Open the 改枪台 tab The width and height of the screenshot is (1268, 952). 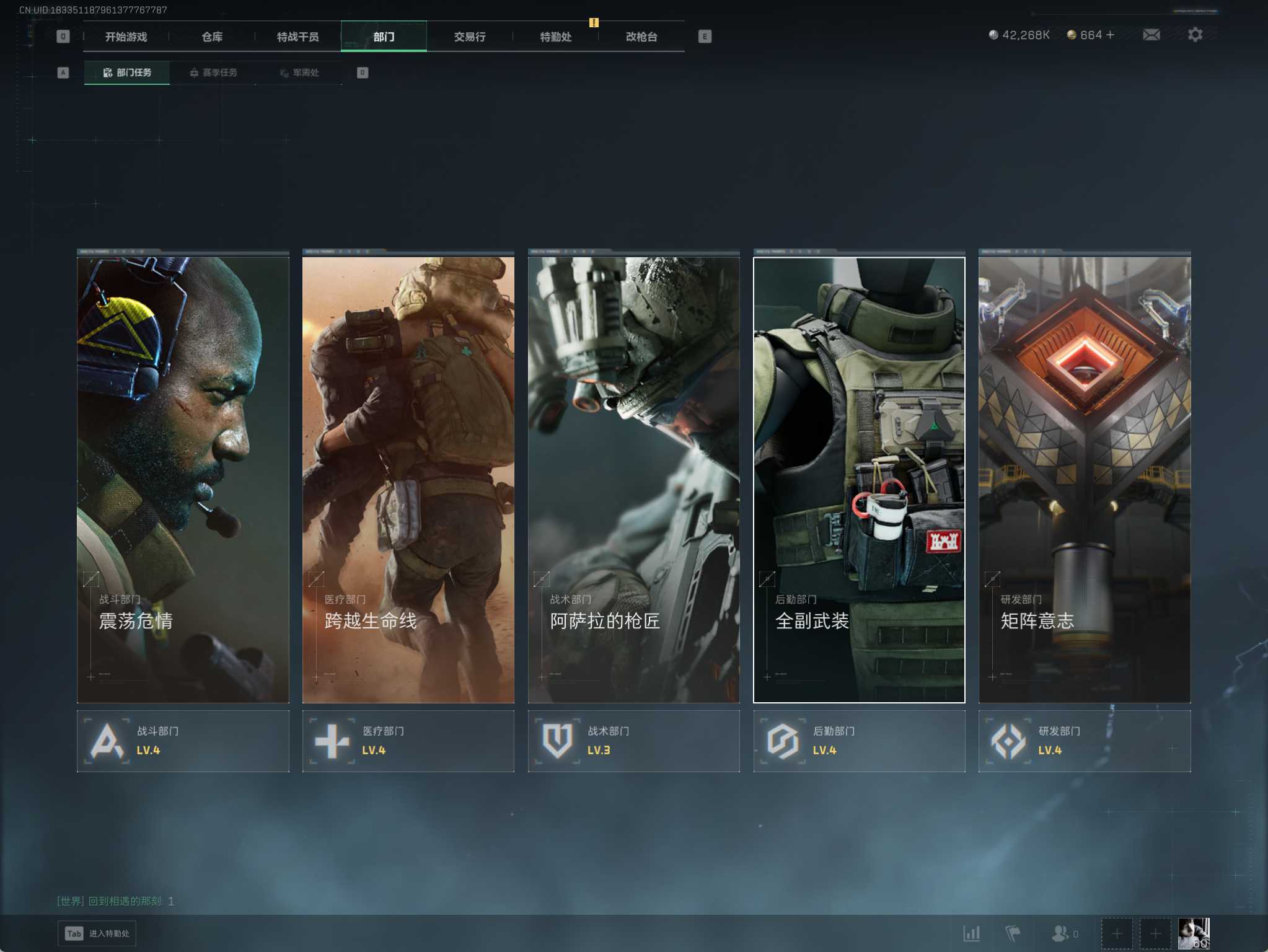[641, 37]
